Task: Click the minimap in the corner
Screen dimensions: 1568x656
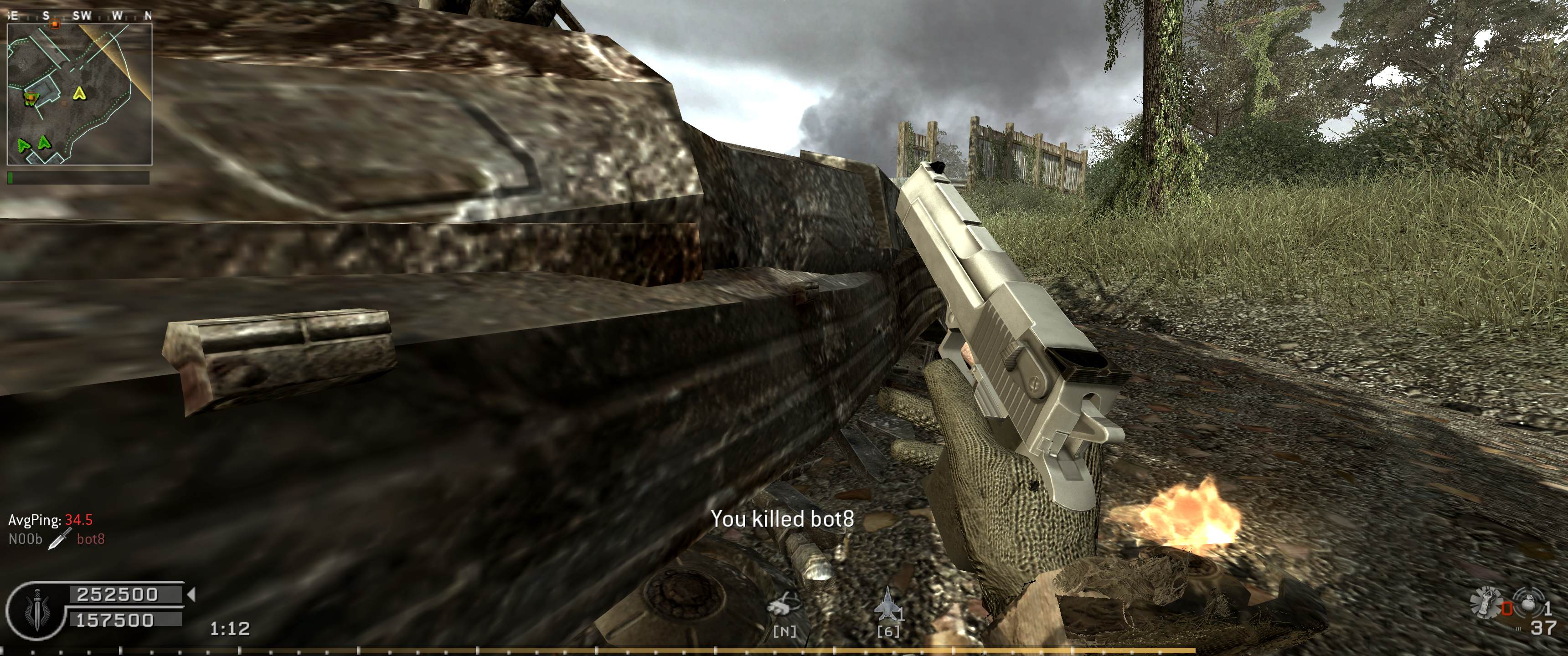Action: tap(79, 94)
